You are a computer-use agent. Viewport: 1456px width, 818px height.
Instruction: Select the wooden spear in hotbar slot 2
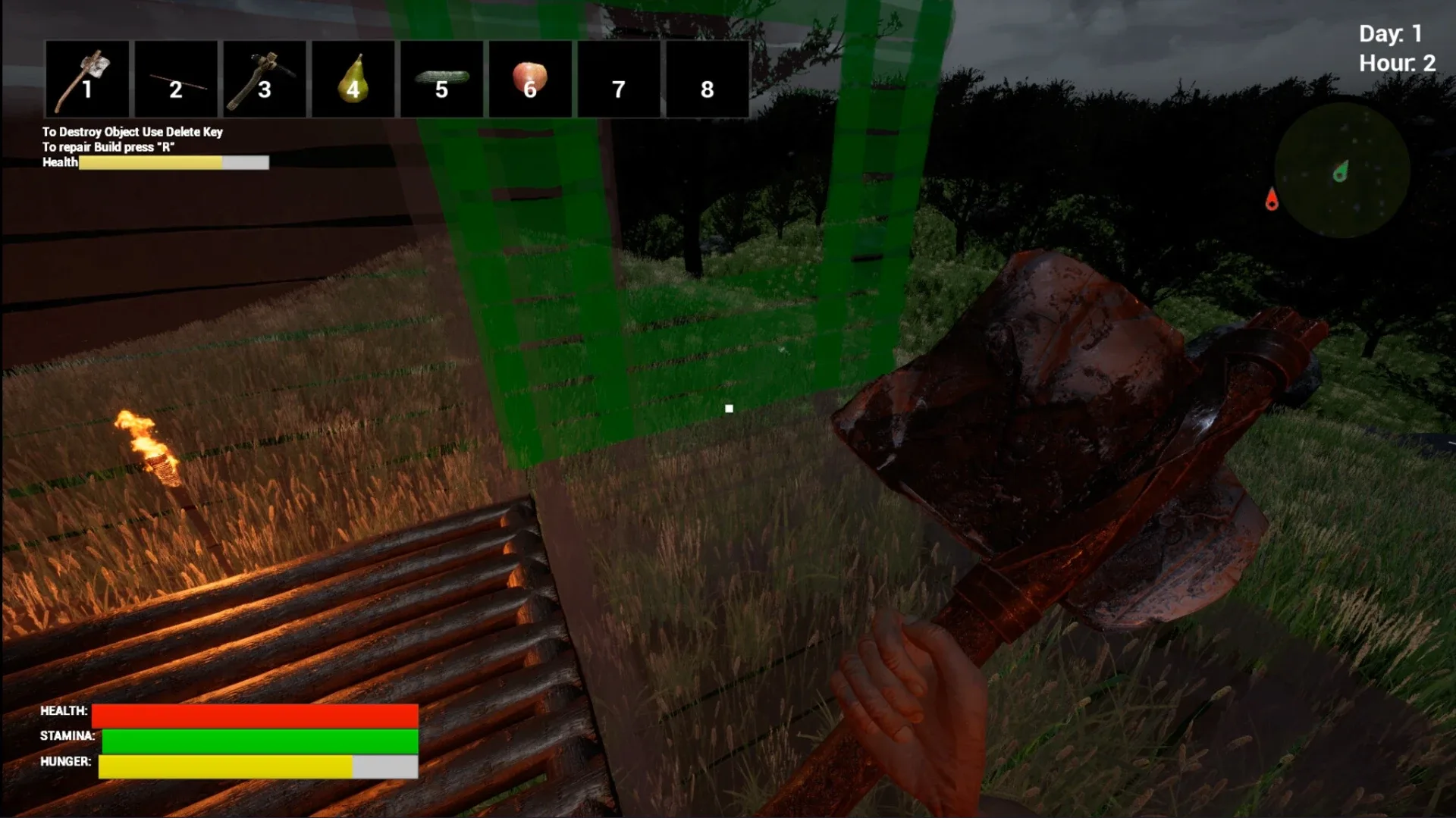click(x=176, y=79)
